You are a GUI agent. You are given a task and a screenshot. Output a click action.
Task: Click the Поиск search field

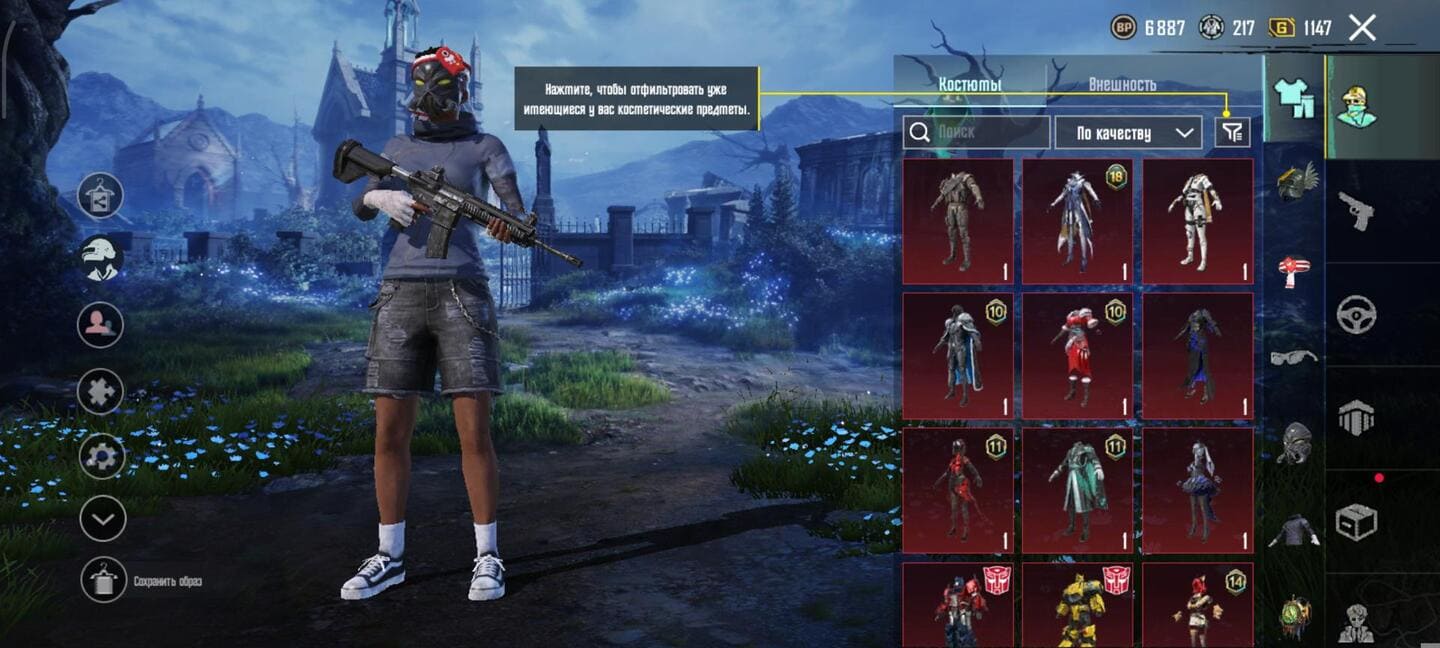(x=976, y=132)
